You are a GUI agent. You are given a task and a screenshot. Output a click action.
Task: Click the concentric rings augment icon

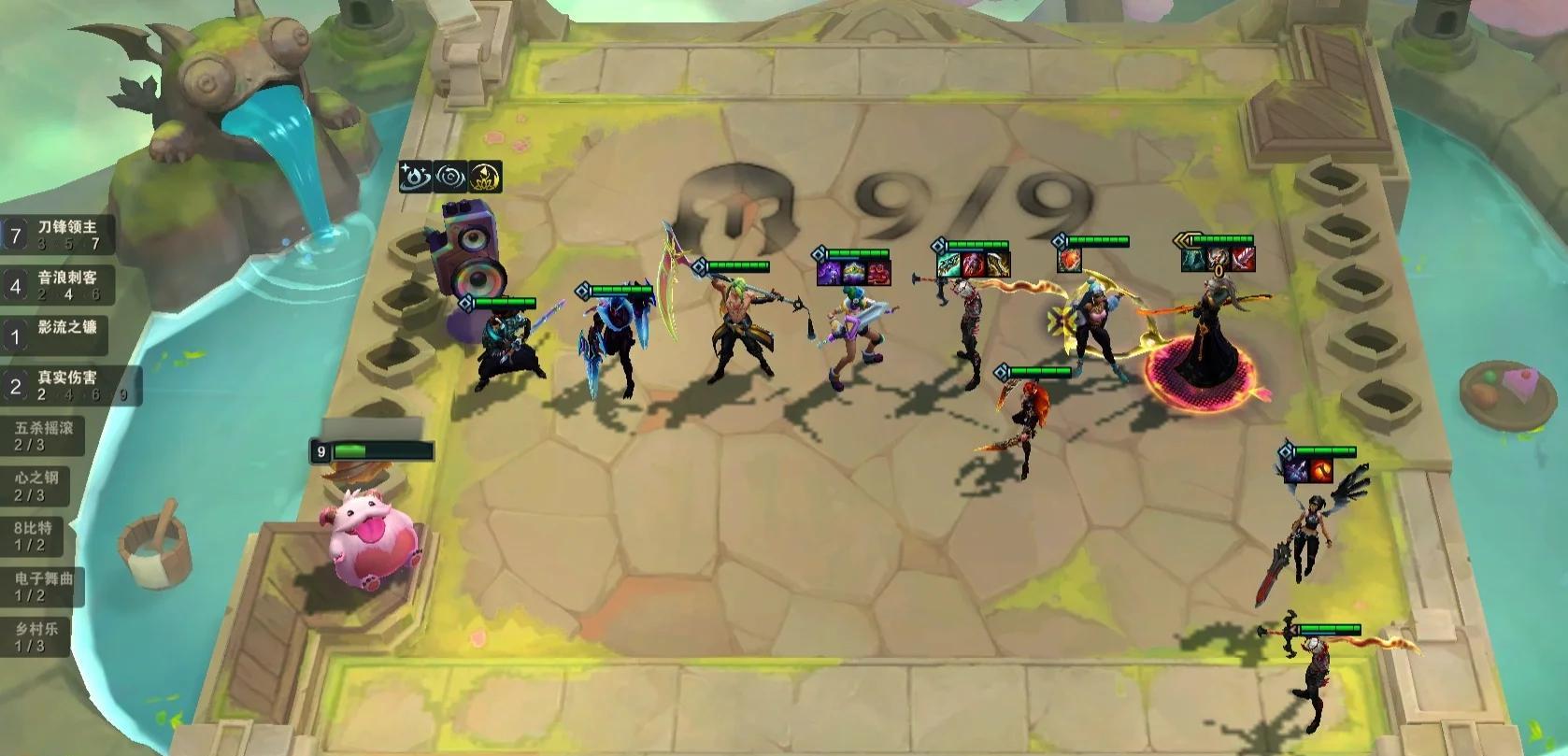coord(449,176)
